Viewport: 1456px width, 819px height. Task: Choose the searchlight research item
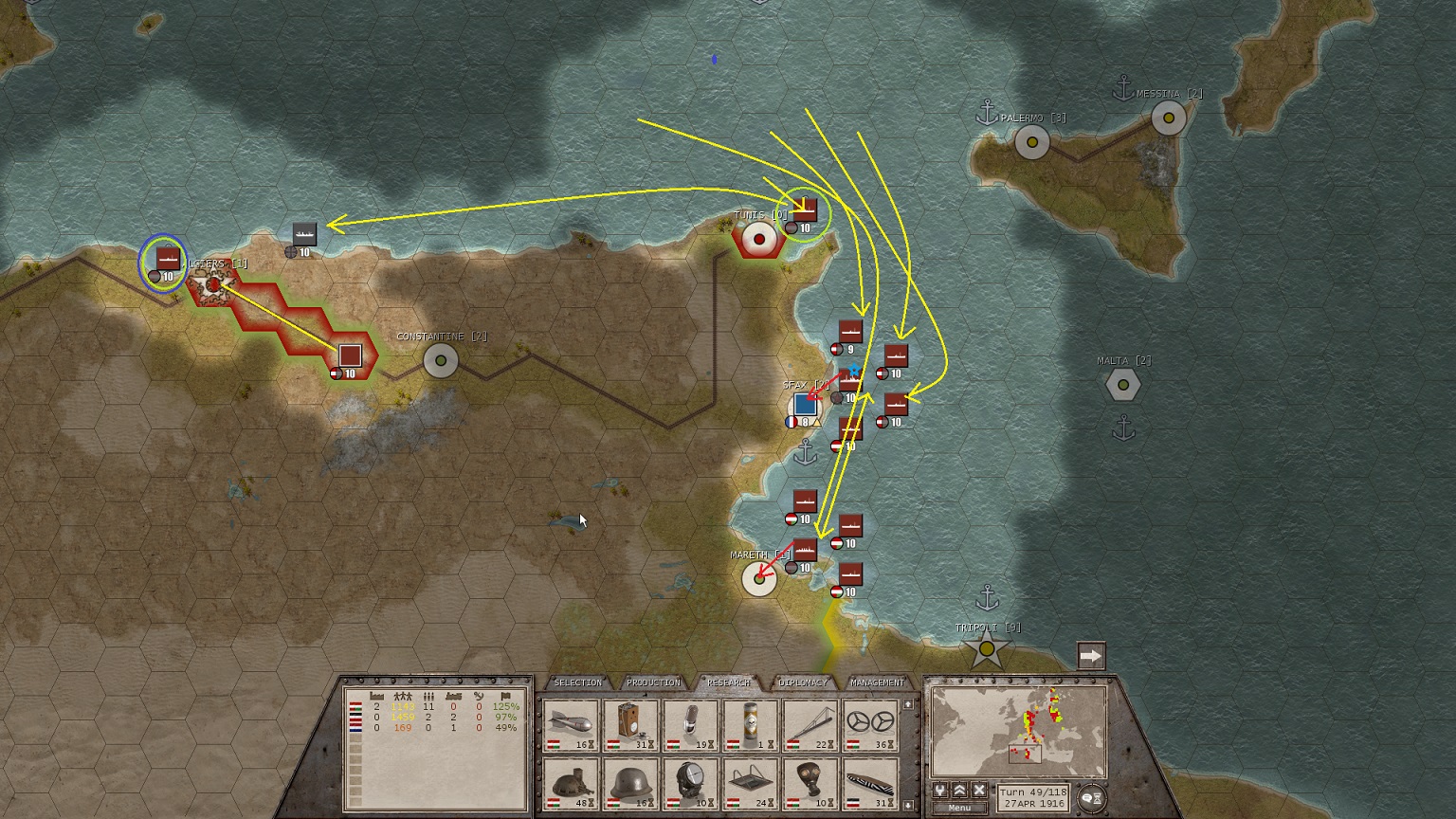tap(691, 784)
